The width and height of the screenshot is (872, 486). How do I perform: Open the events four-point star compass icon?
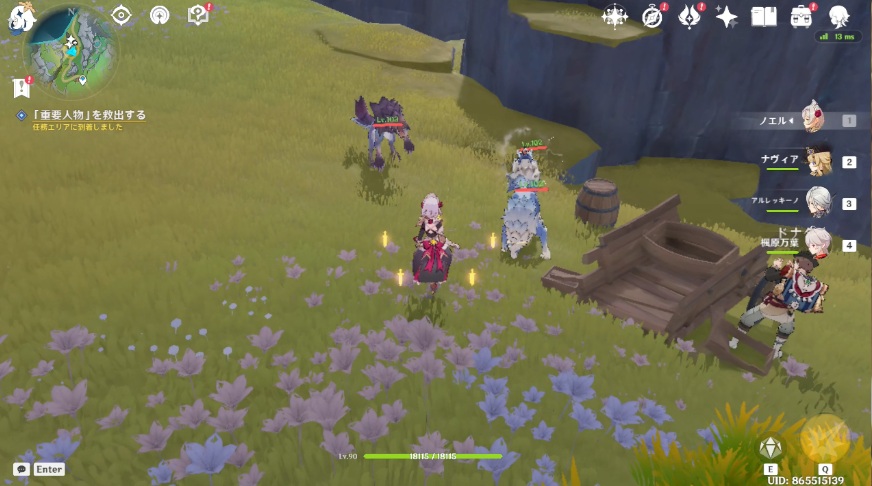[614, 16]
